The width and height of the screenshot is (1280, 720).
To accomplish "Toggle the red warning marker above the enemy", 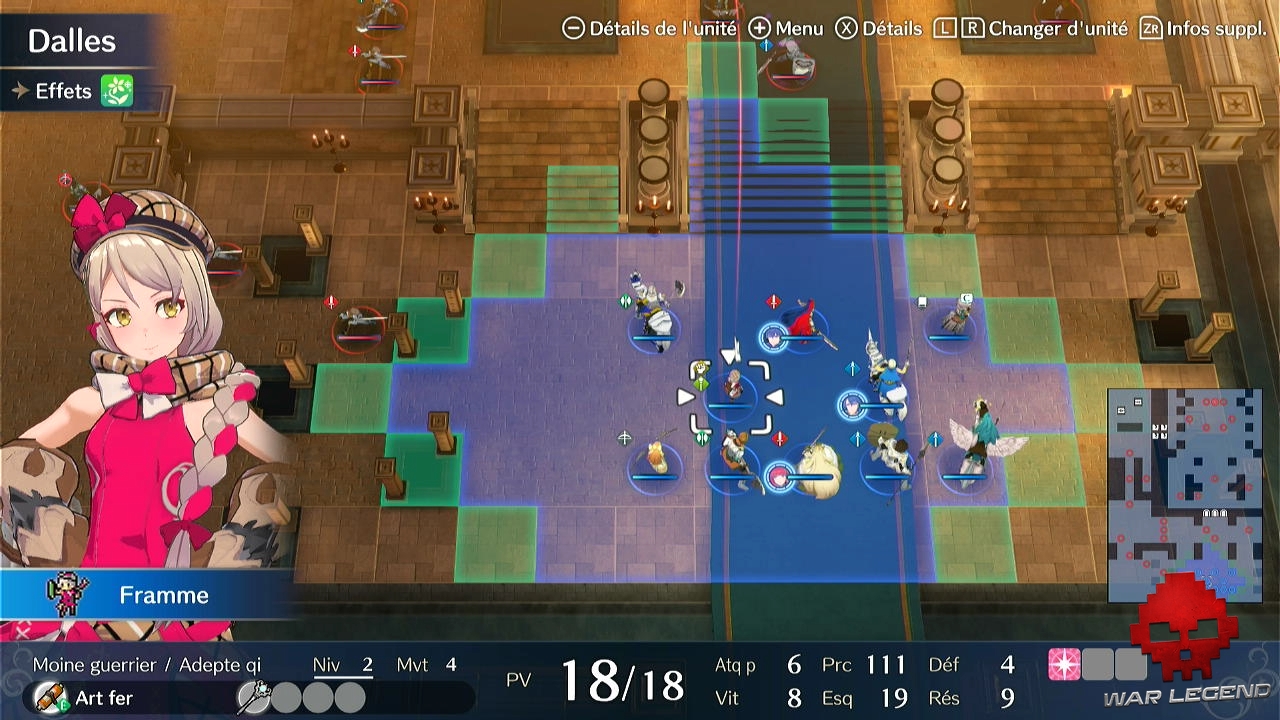I will click(x=330, y=302).
